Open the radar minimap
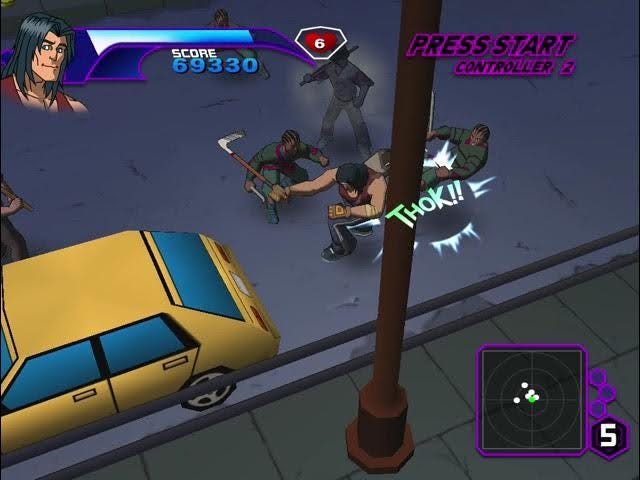The image size is (640, 480). 530,396
